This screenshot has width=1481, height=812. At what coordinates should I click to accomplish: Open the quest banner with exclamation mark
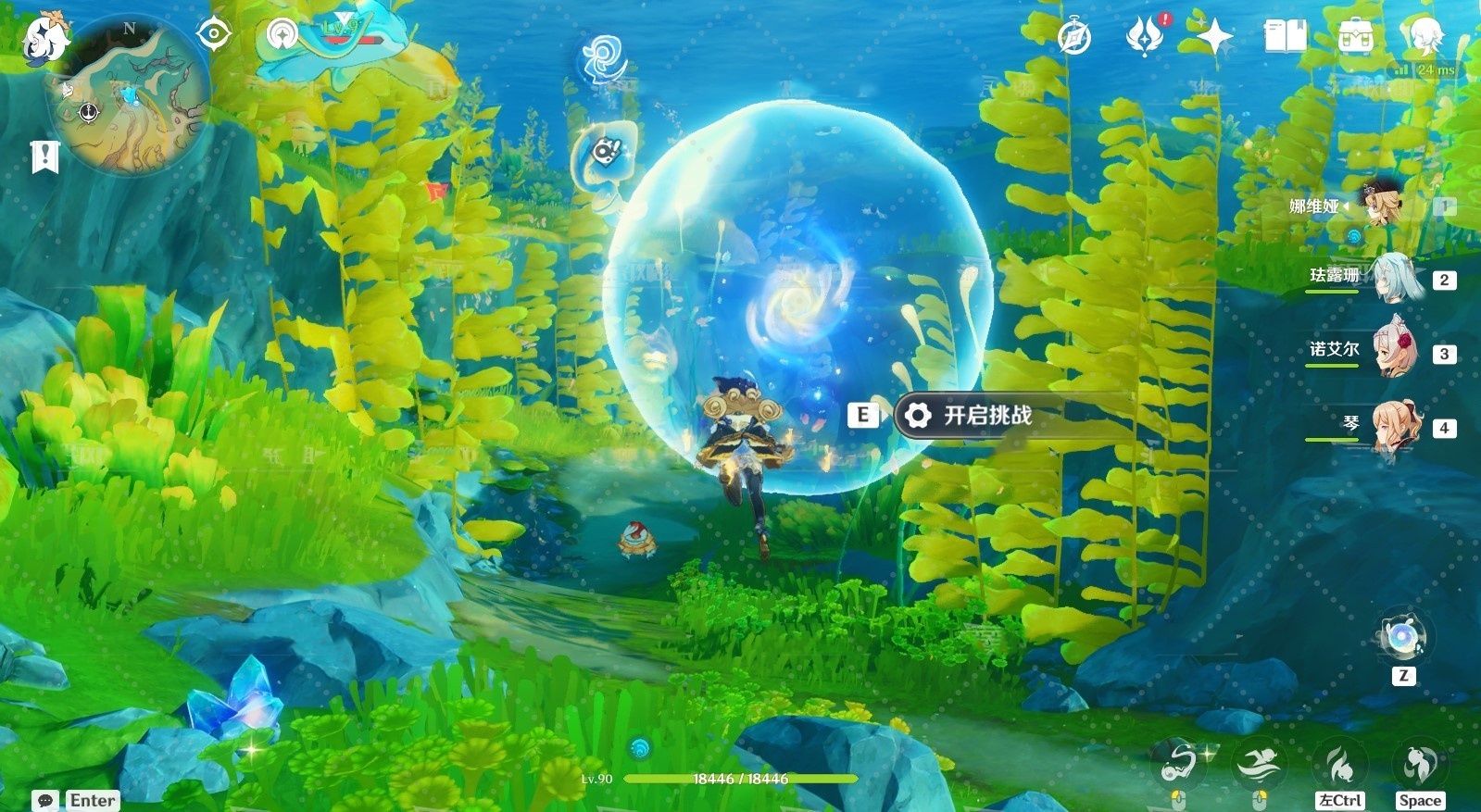pos(44,156)
